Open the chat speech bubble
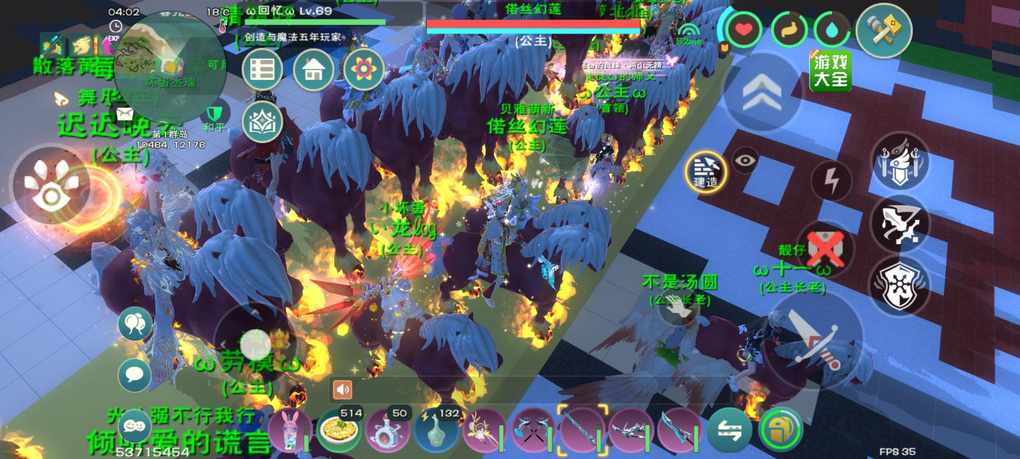The height and width of the screenshot is (459, 1020). (135, 375)
